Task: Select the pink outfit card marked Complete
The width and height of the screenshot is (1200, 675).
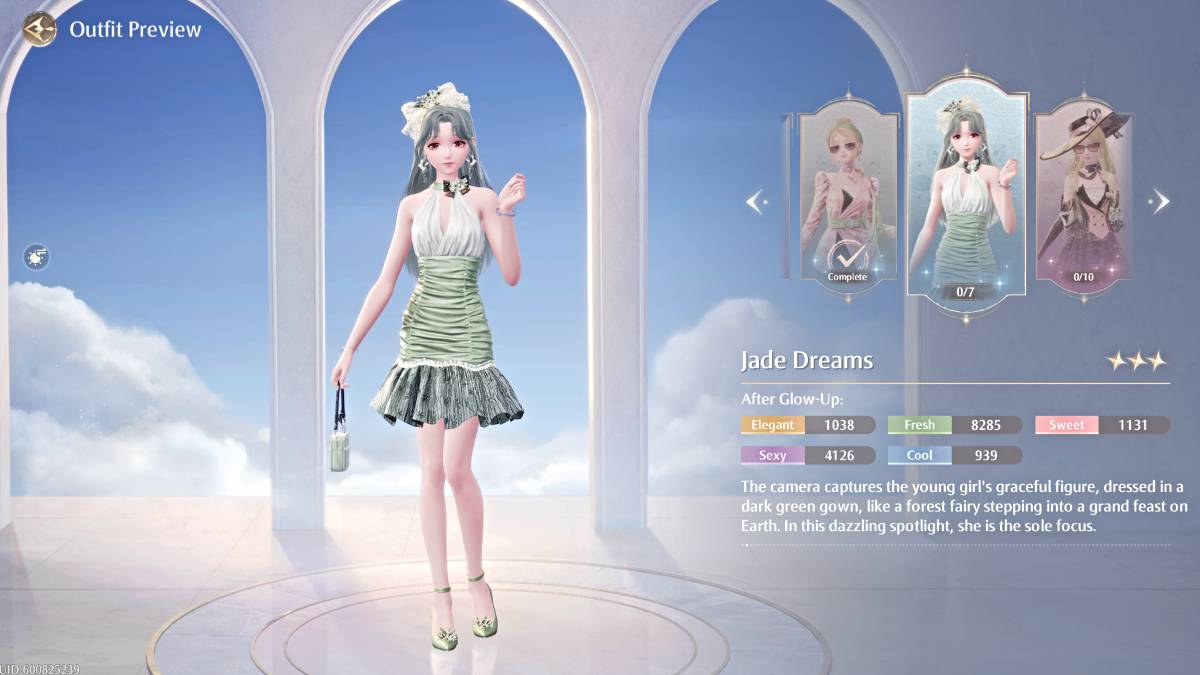Action: [847, 198]
